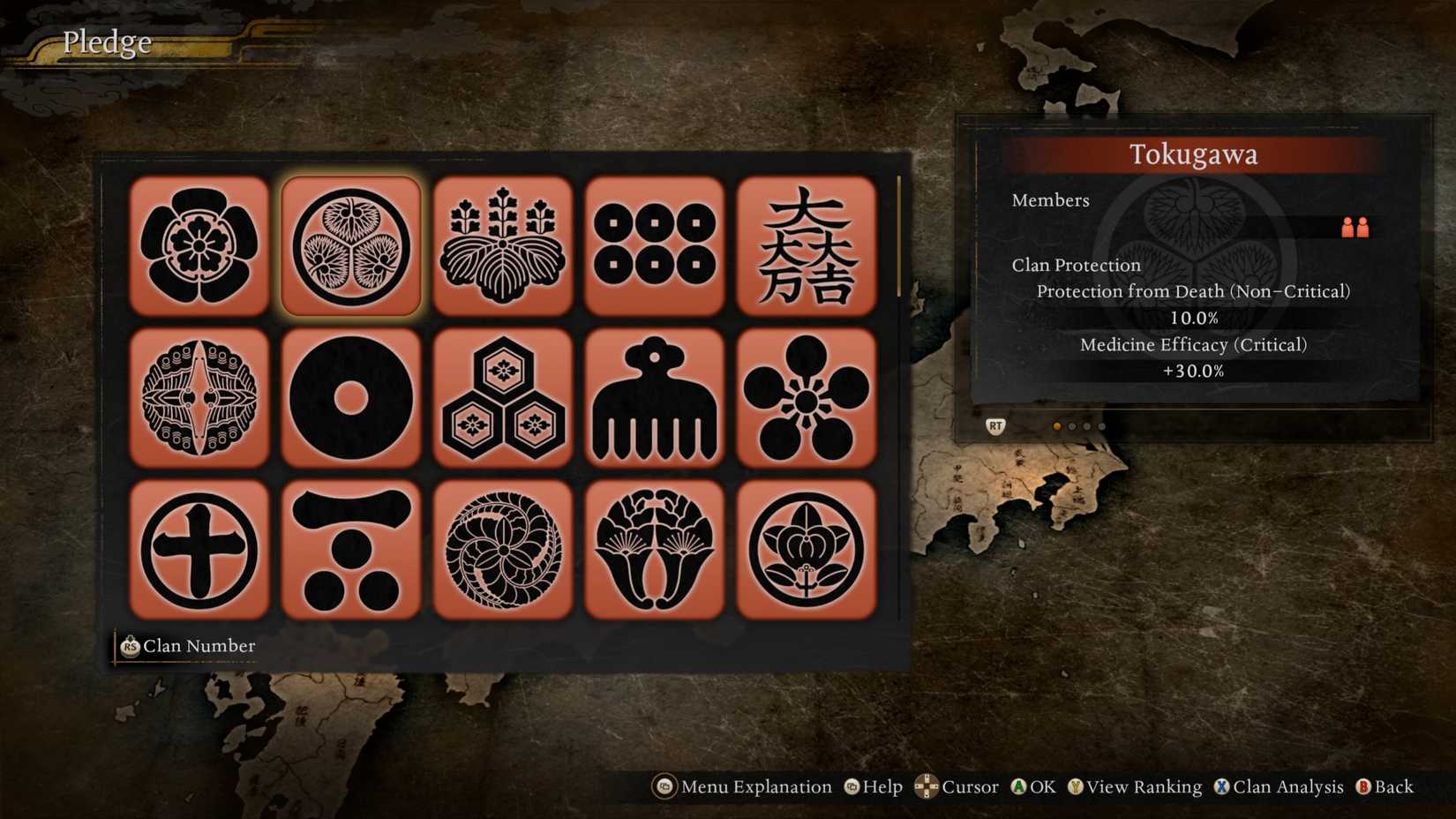Click the orange members icon in Tokugawa panel
This screenshot has width=1456, height=819.
click(1356, 228)
